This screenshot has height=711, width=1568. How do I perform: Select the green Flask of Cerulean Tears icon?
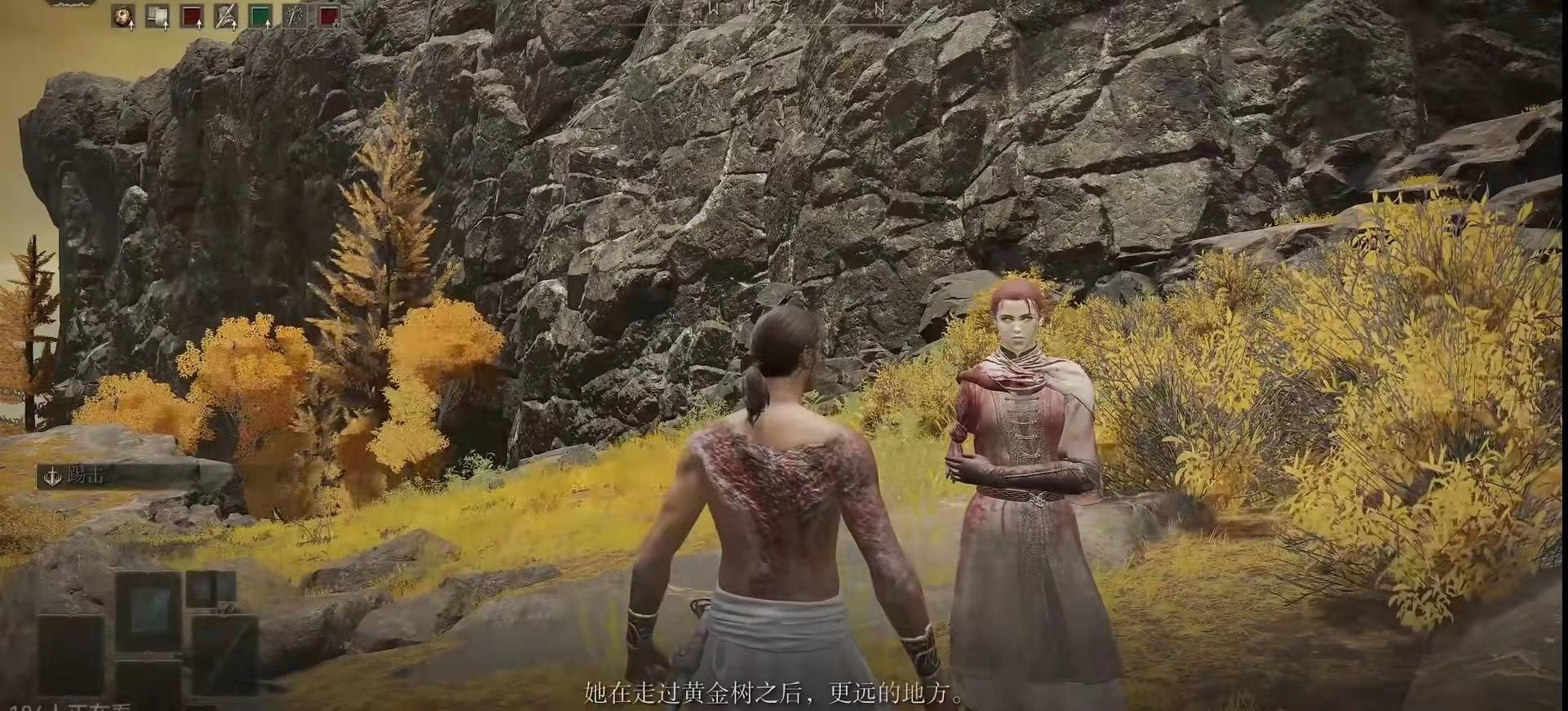(x=261, y=15)
